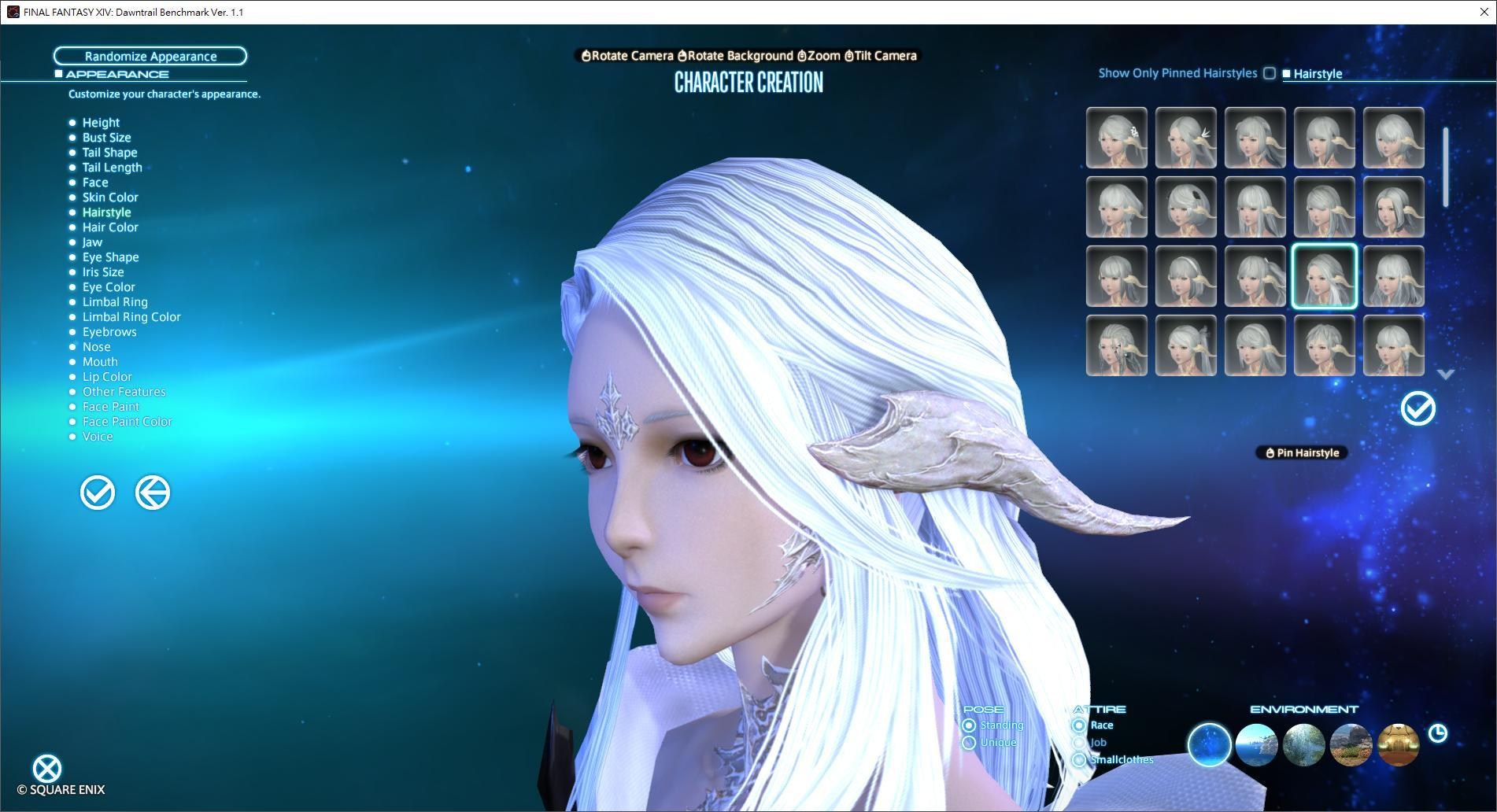
Task: Pick the currently highlighted hairstyle thumbnail
Action: (x=1325, y=277)
